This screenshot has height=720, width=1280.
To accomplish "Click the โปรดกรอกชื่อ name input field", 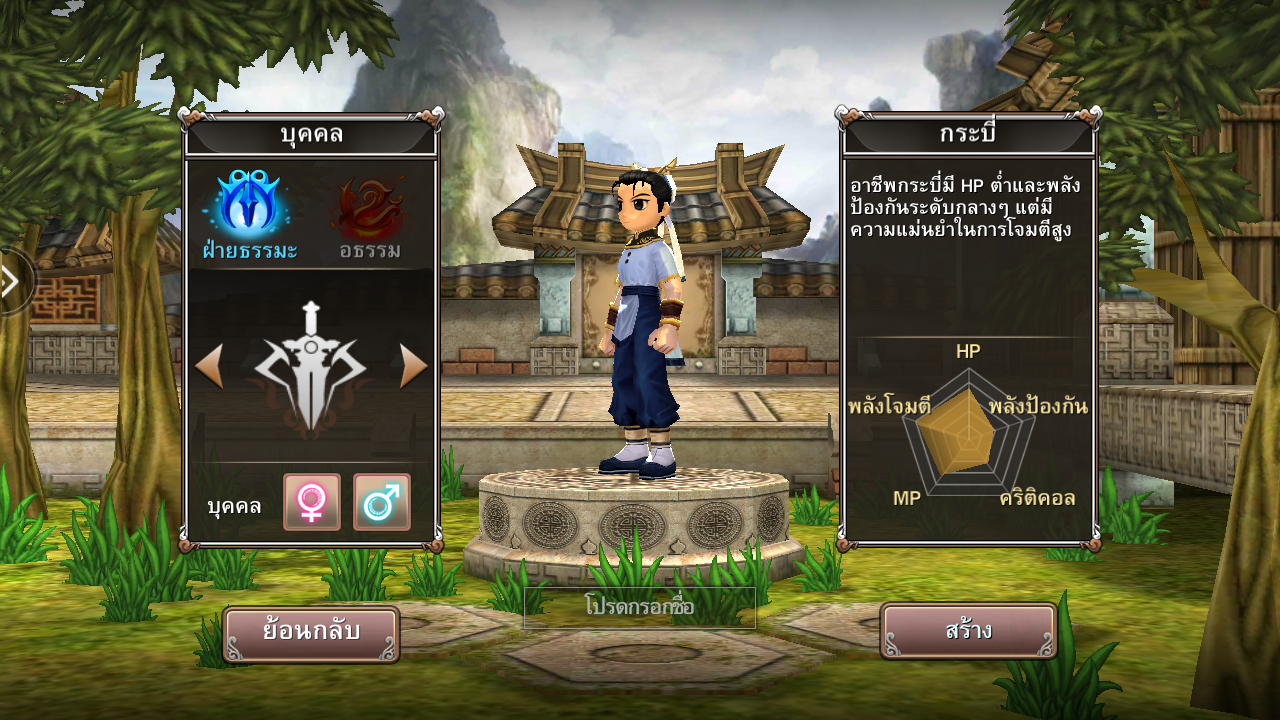I will [x=640, y=607].
